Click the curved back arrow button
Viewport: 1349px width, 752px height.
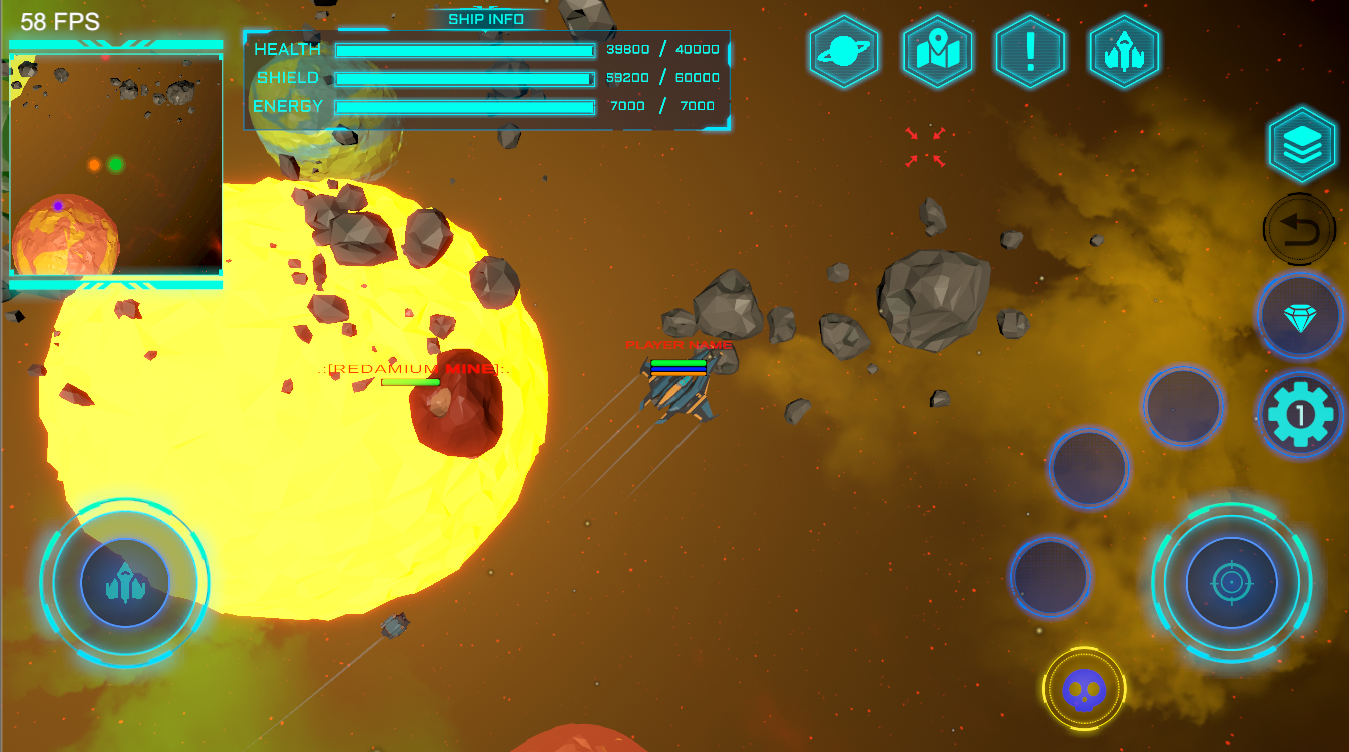[x=1300, y=230]
